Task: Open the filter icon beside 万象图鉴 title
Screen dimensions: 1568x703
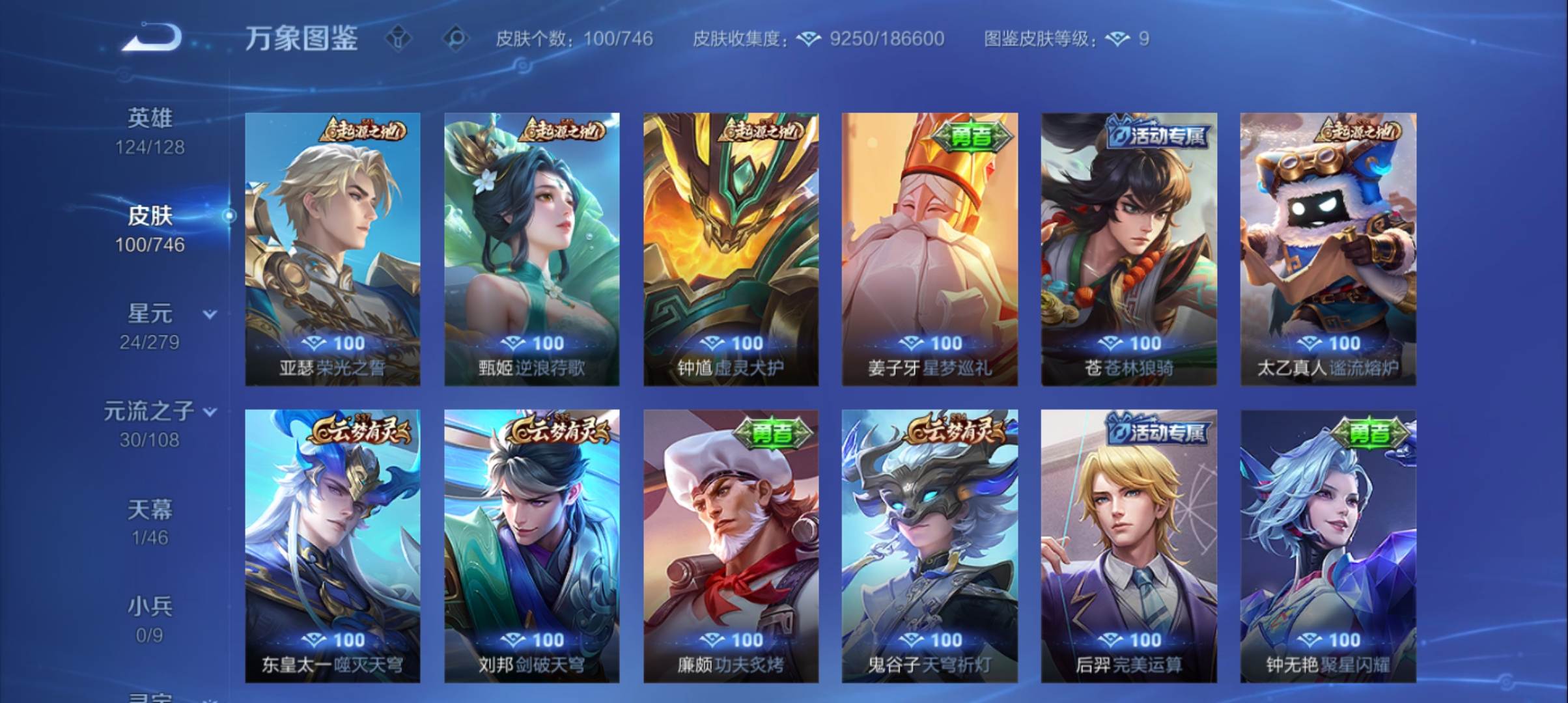Action: click(398, 39)
